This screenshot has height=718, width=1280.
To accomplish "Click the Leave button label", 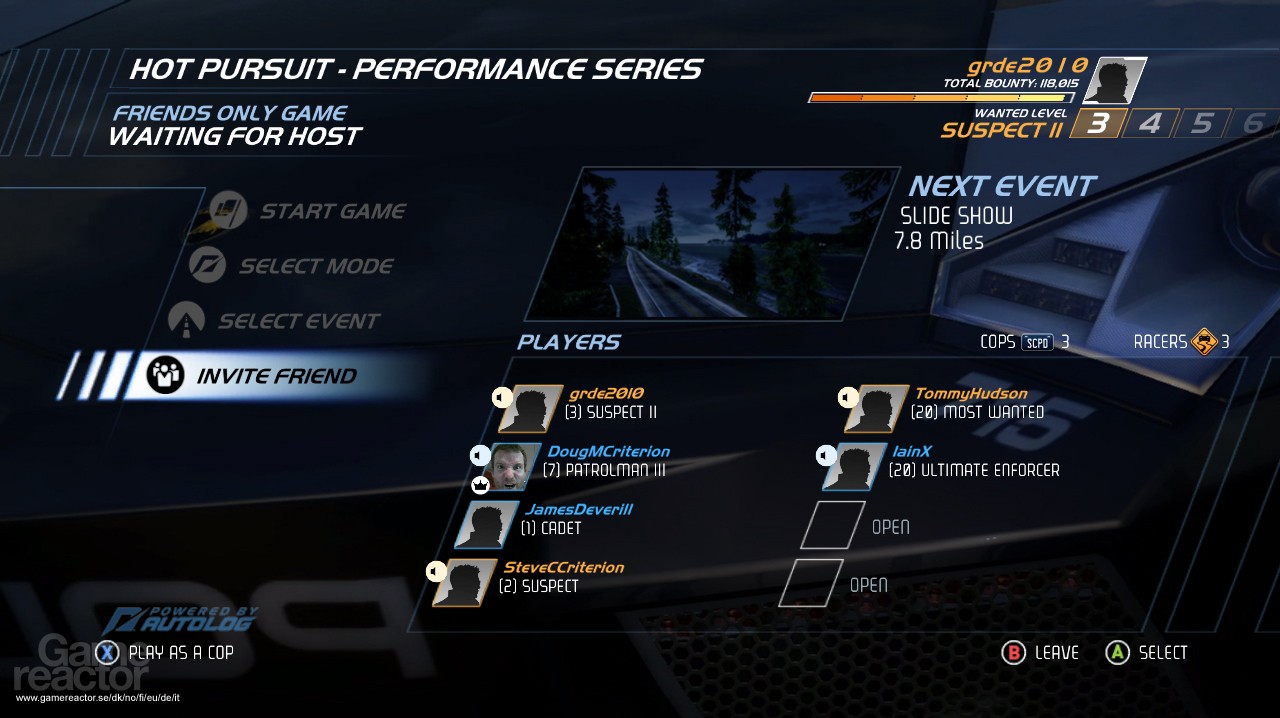I will coord(1056,653).
